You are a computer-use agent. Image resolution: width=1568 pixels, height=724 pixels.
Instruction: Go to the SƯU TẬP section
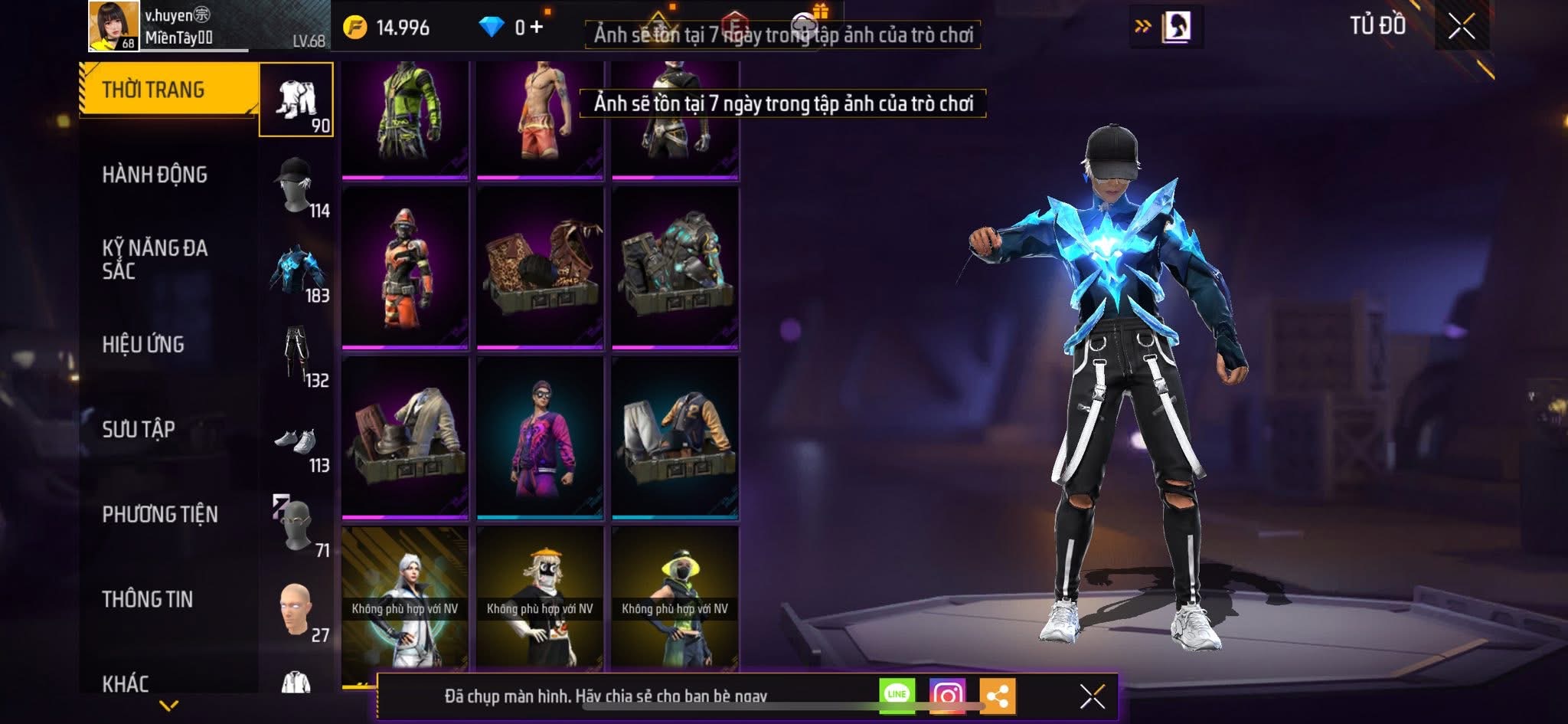tap(139, 429)
